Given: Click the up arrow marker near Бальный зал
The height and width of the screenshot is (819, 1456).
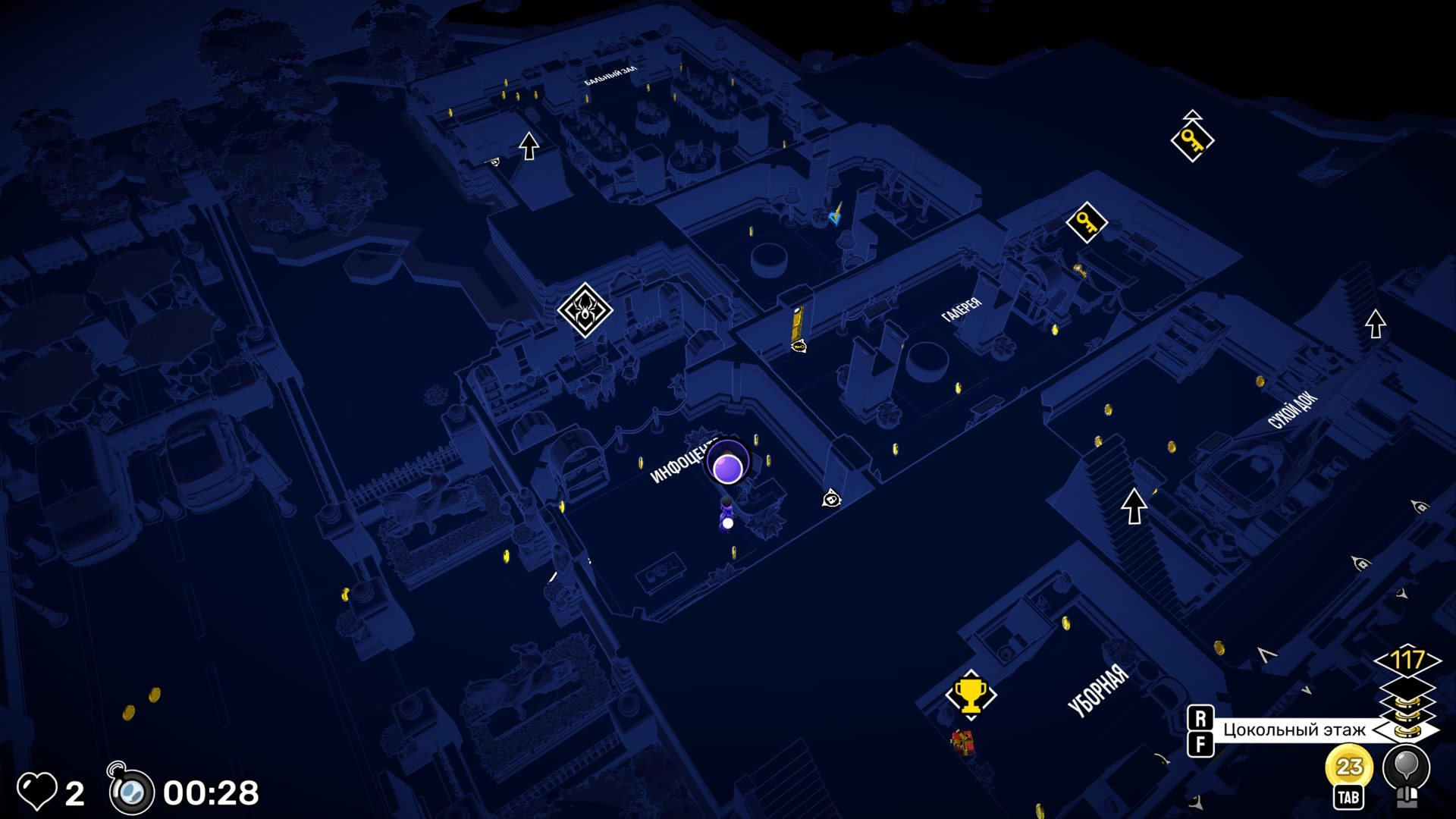Looking at the screenshot, I should (x=529, y=146).
